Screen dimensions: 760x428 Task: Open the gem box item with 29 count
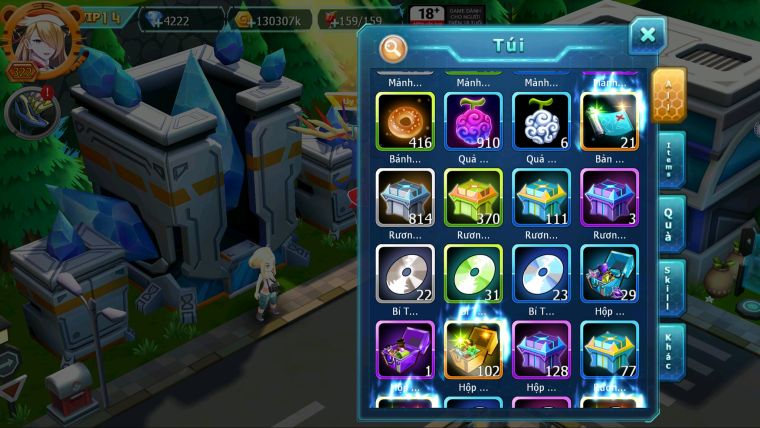[610, 273]
